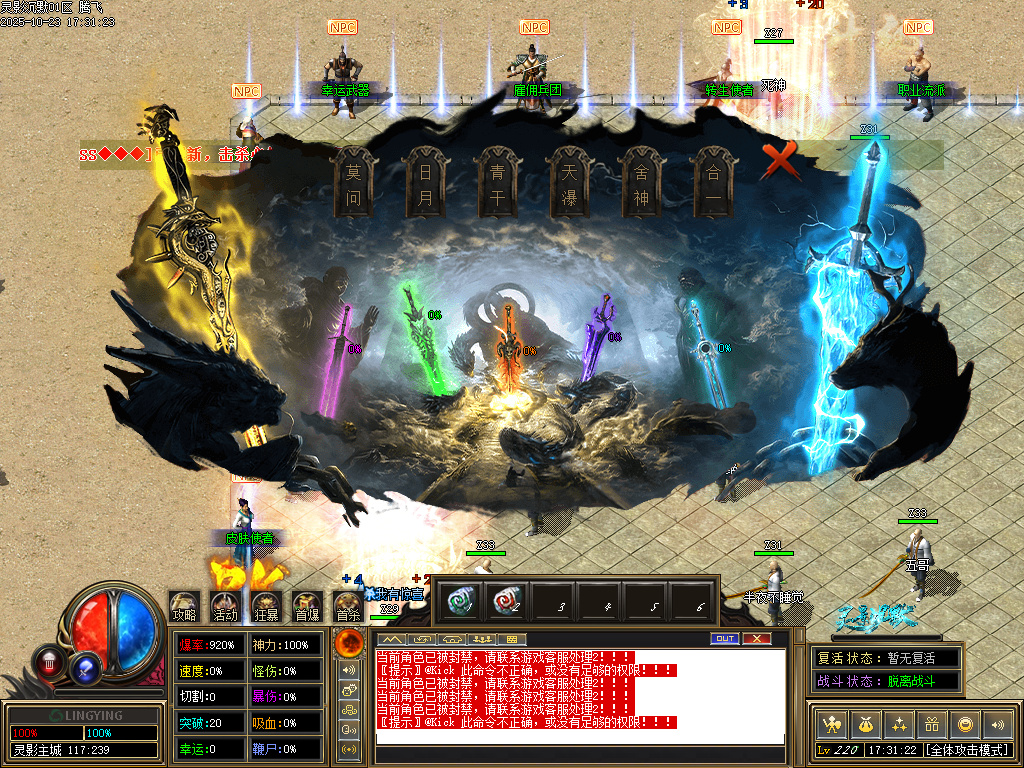The height and width of the screenshot is (768, 1024).
Task: Click the blue sword orb beside the health globe
Action: pyautogui.click(x=87, y=663)
